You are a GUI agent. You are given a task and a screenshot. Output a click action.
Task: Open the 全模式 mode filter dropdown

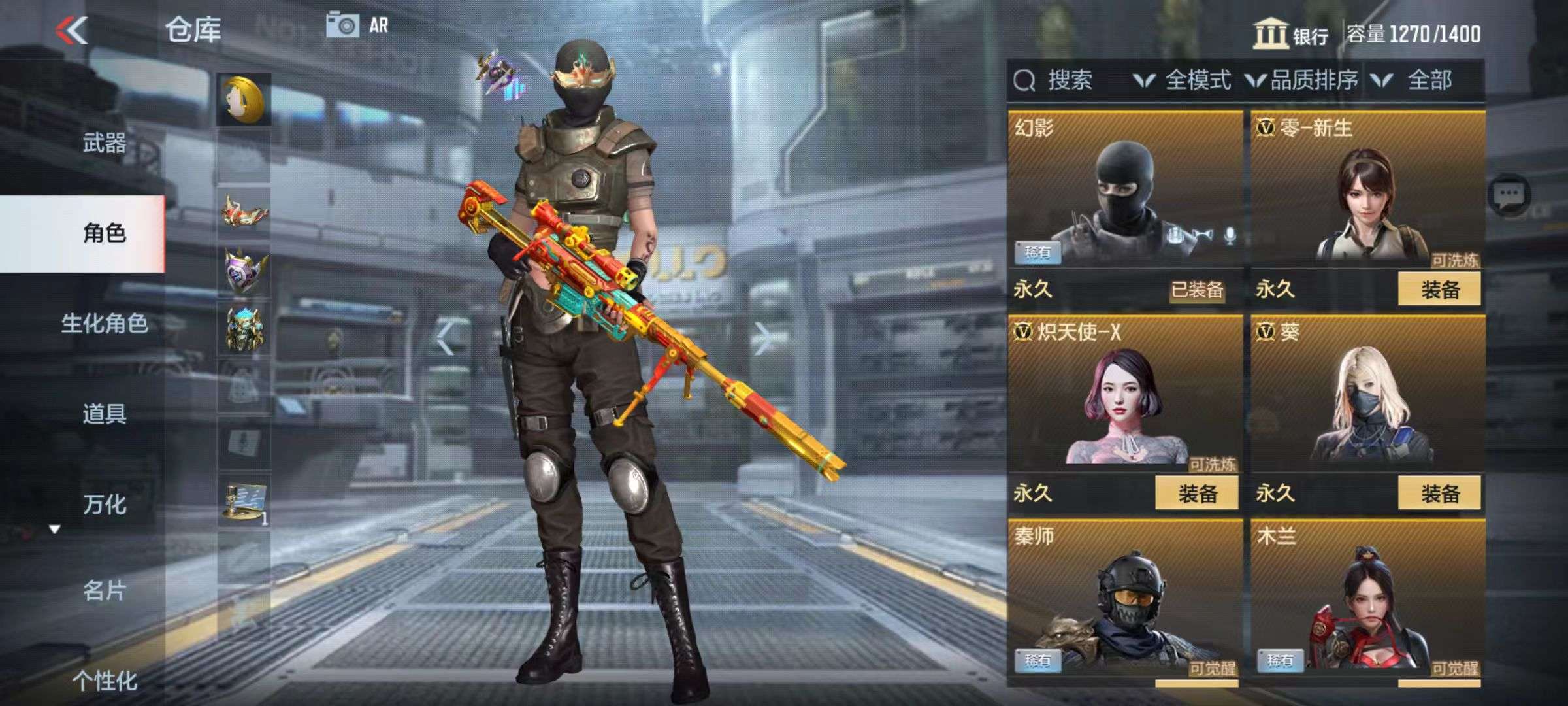click(x=1183, y=80)
